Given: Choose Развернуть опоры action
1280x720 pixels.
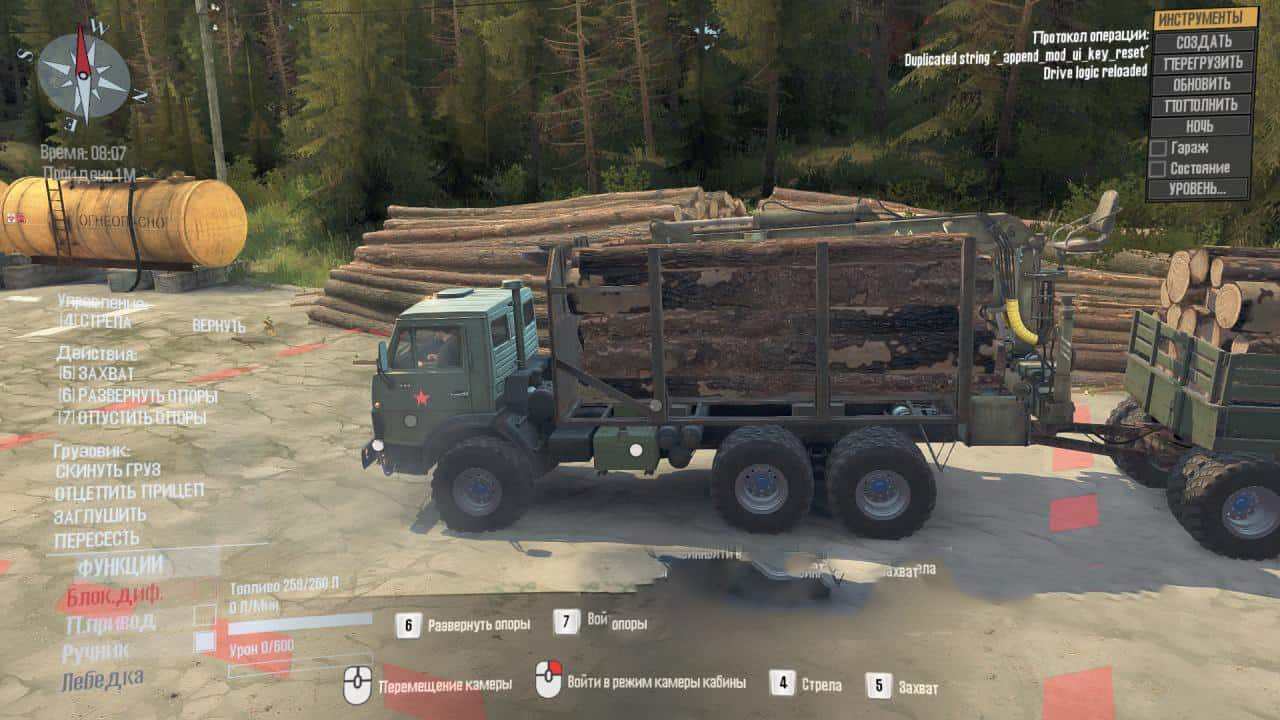Looking at the screenshot, I should pyautogui.click(x=137, y=395).
